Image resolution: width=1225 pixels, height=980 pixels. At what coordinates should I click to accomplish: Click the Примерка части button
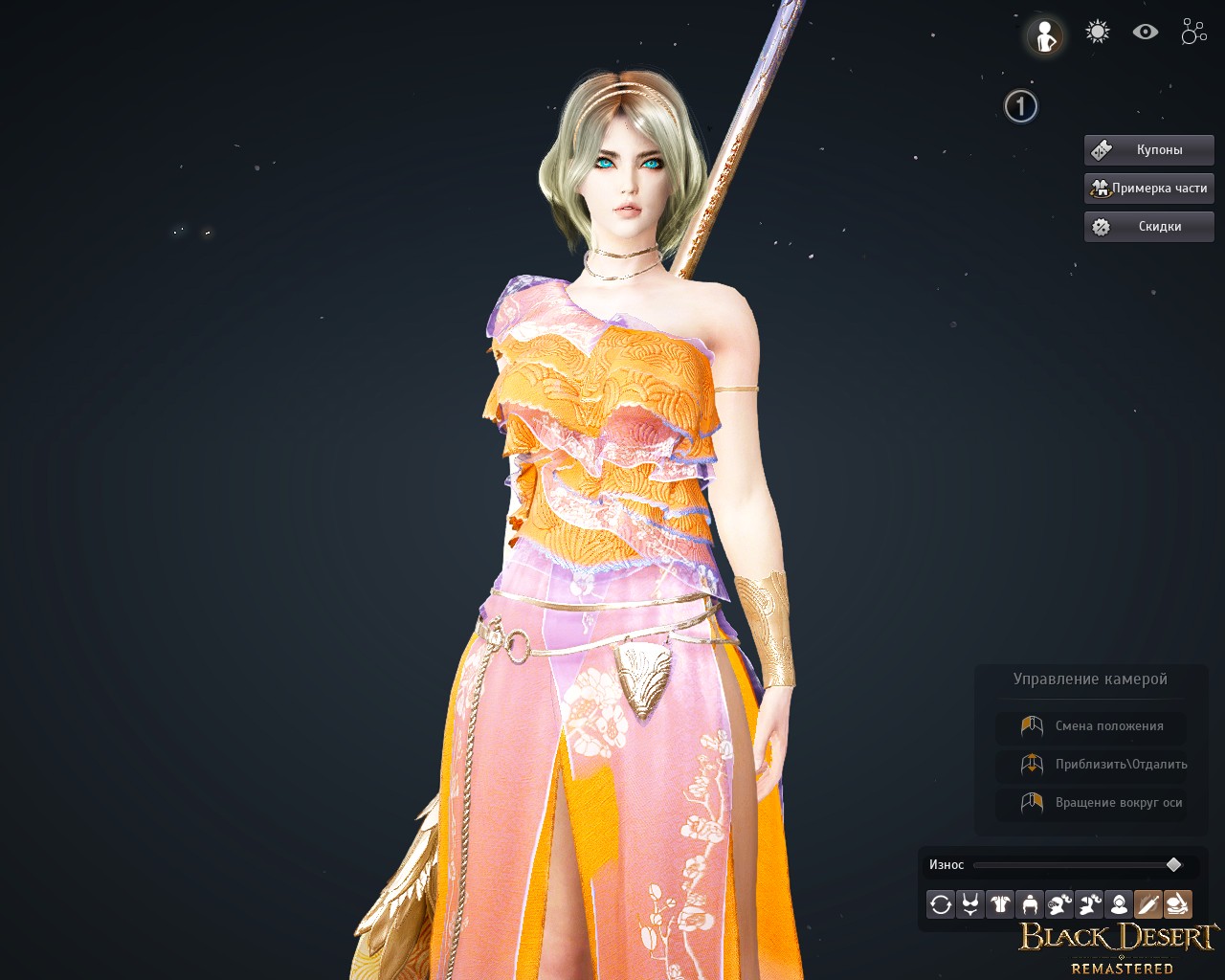(x=1148, y=189)
